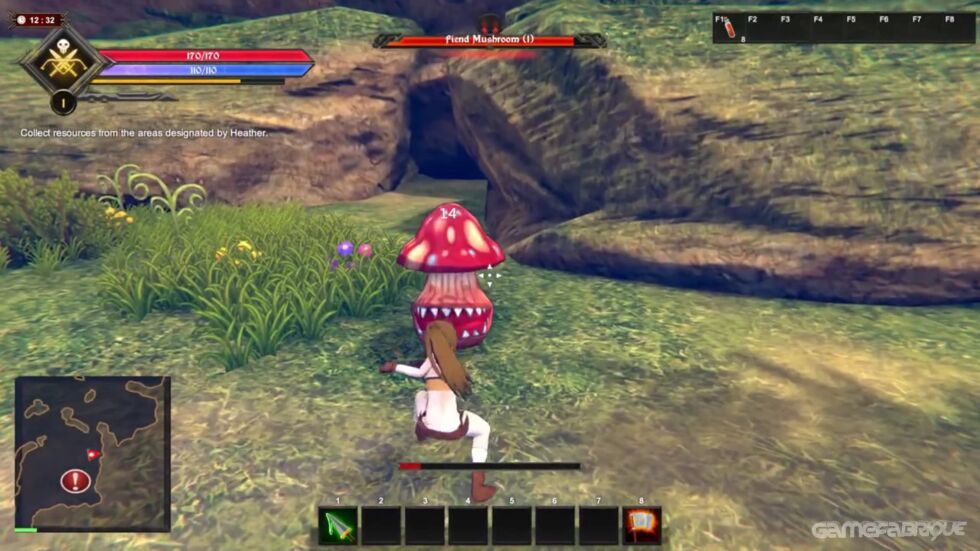Use the red potion in the F1 slot
This screenshot has height=551, width=980.
coord(729,29)
